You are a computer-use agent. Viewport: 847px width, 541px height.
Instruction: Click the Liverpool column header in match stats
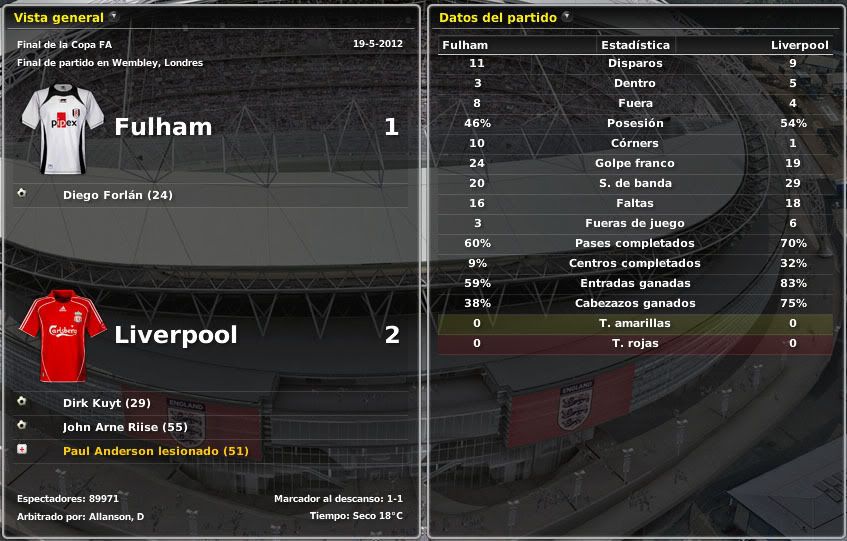pyautogui.click(x=799, y=45)
